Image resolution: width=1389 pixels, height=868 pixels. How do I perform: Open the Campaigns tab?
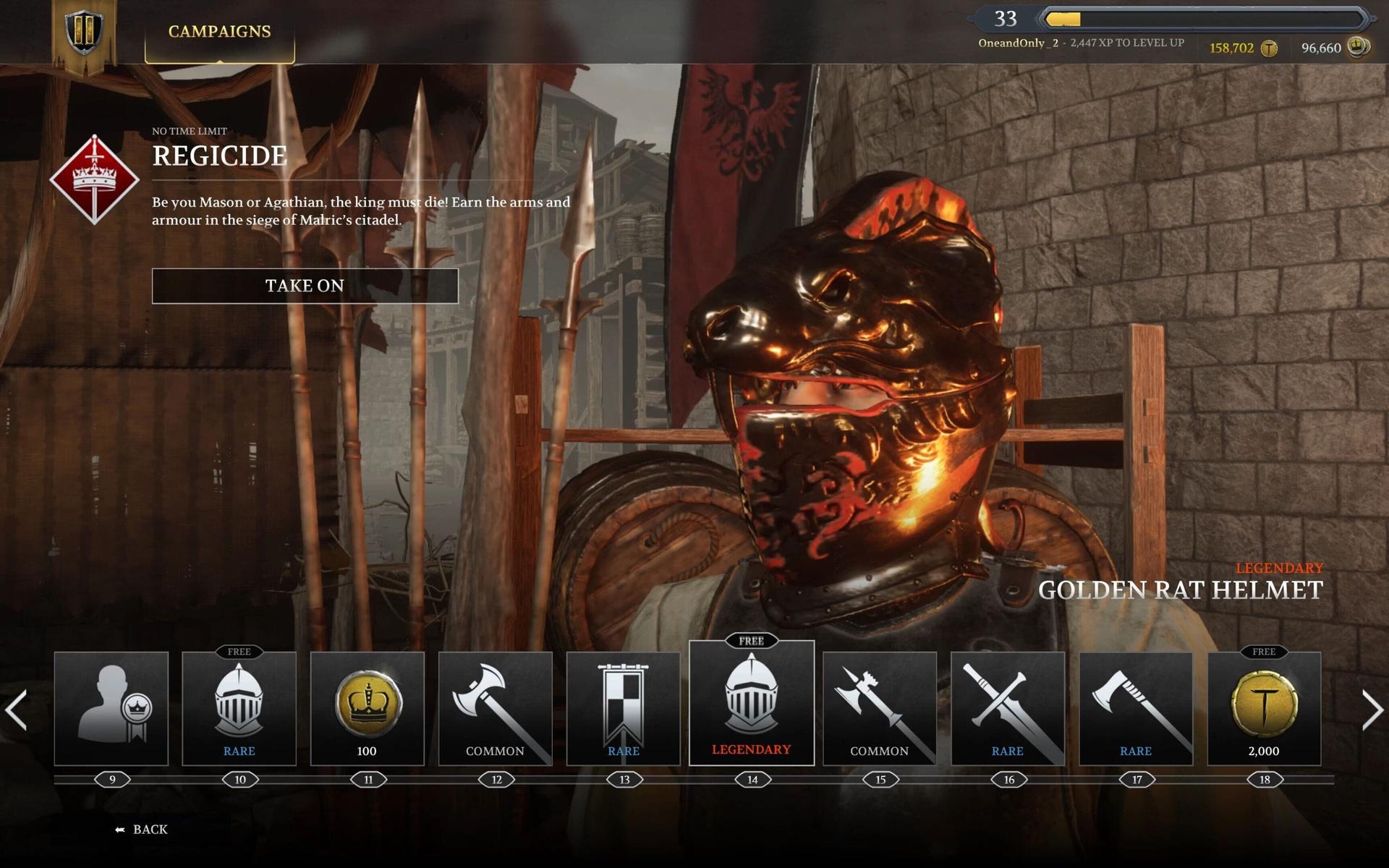pos(219,32)
